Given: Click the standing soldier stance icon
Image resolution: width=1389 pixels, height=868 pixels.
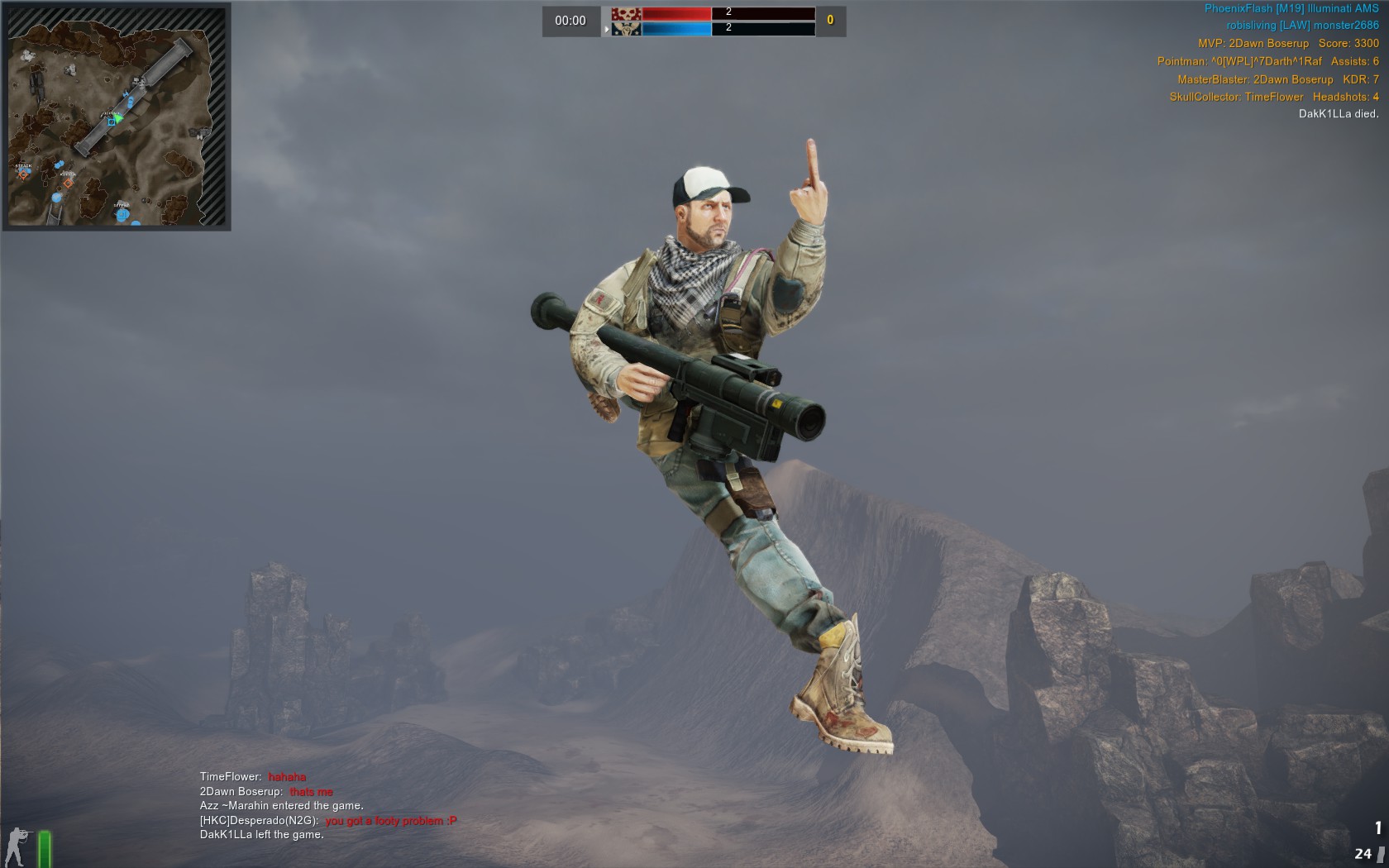Looking at the screenshot, I should point(15,846).
